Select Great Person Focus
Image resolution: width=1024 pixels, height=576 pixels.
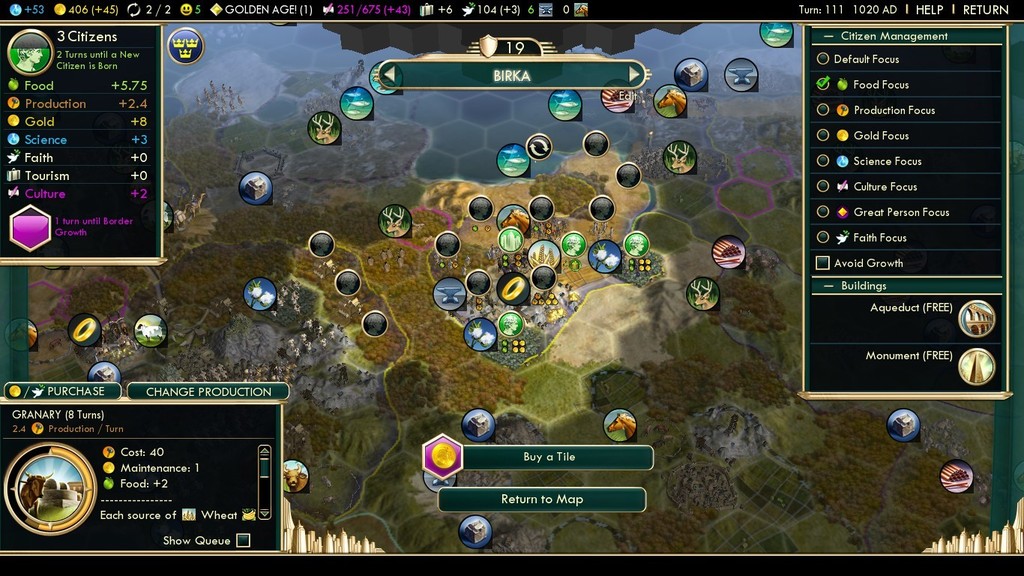pyautogui.click(x=823, y=212)
